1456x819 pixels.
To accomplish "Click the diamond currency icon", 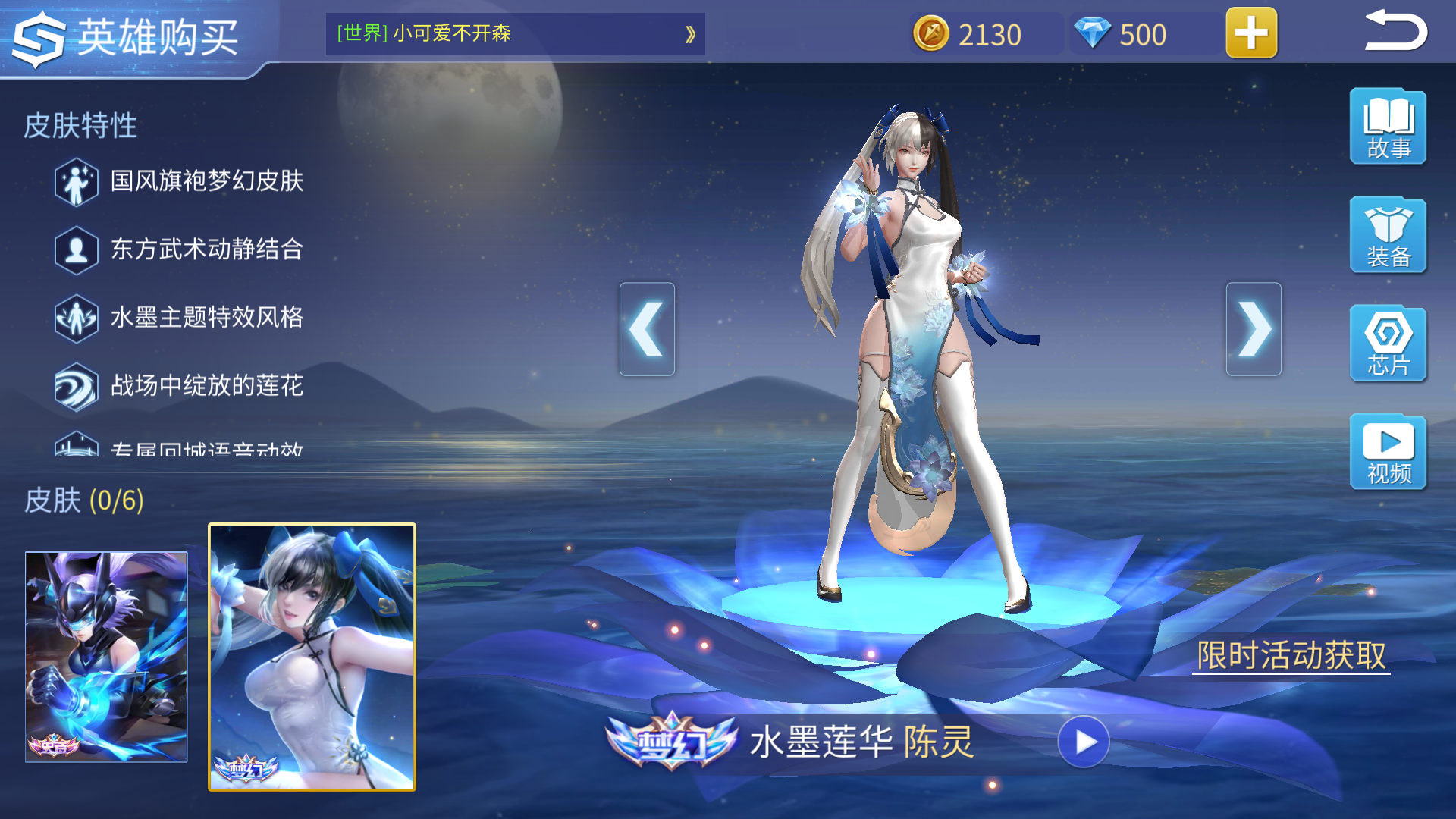I will (x=1090, y=34).
